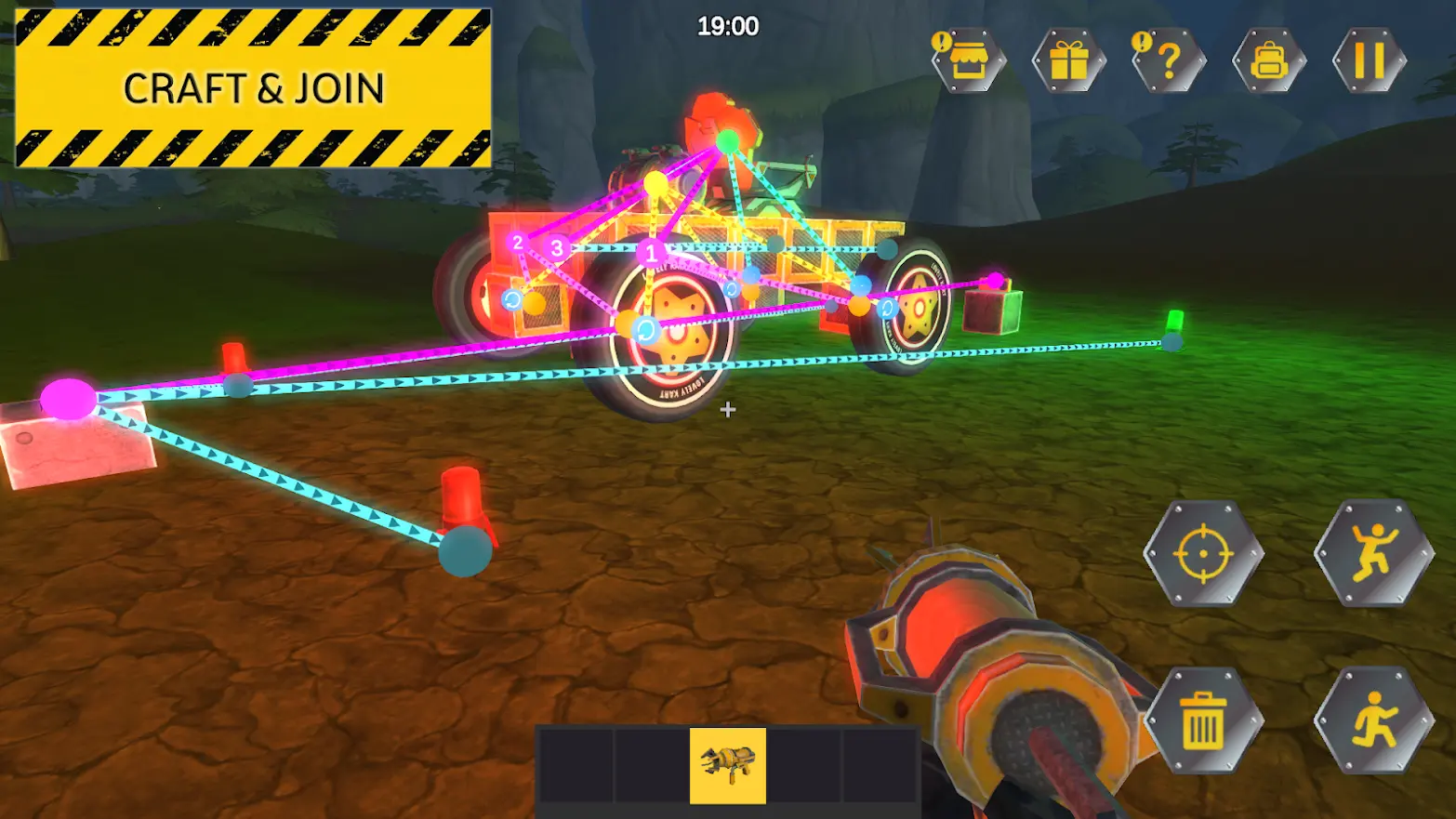1456x819 pixels.
Task: Toggle rotation on the blue circular-arrow connector node
Action: (x=512, y=299)
